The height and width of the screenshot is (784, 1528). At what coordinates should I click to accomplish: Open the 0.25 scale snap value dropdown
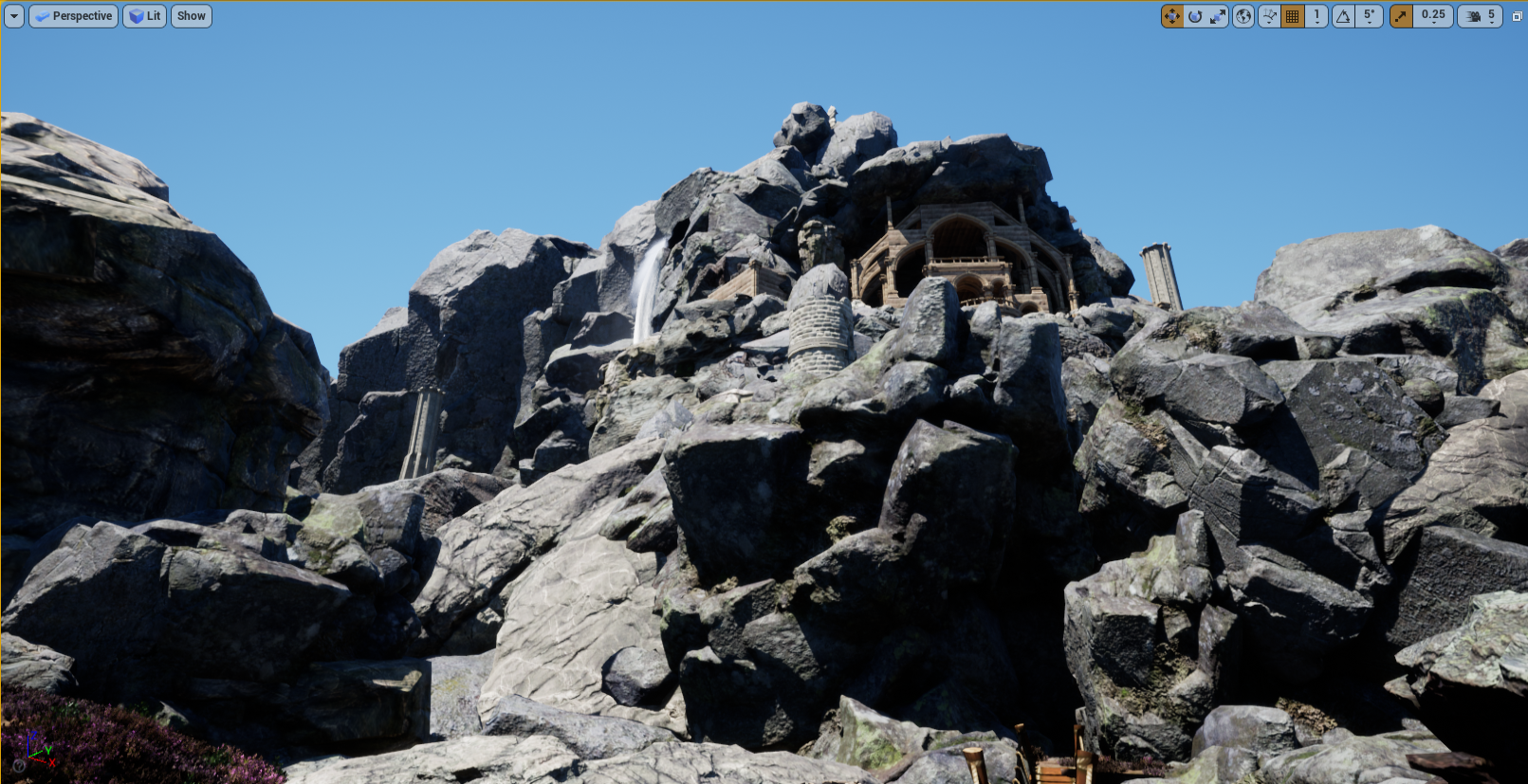1433,16
